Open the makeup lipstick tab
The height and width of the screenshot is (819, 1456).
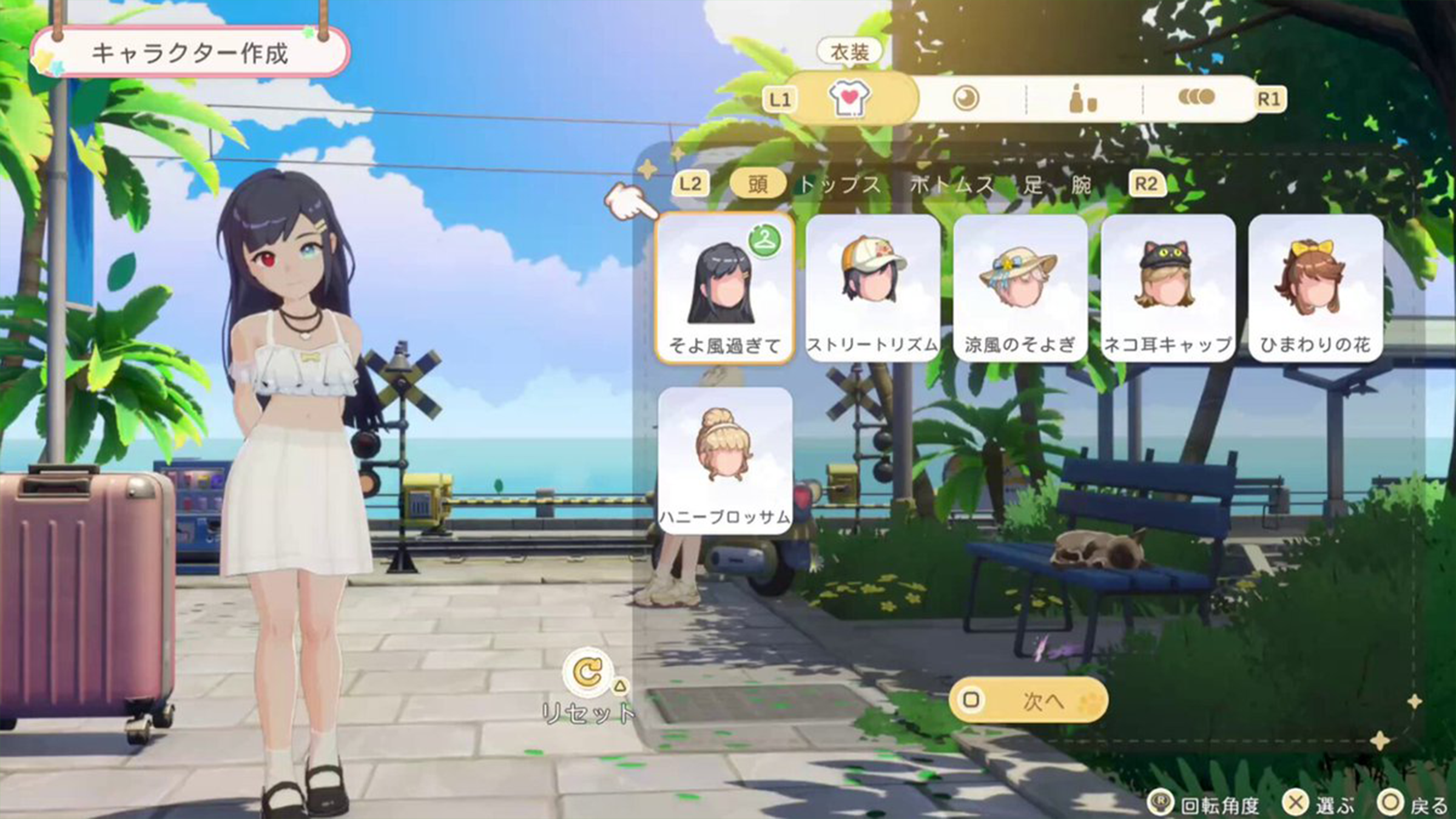[1082, 99]
